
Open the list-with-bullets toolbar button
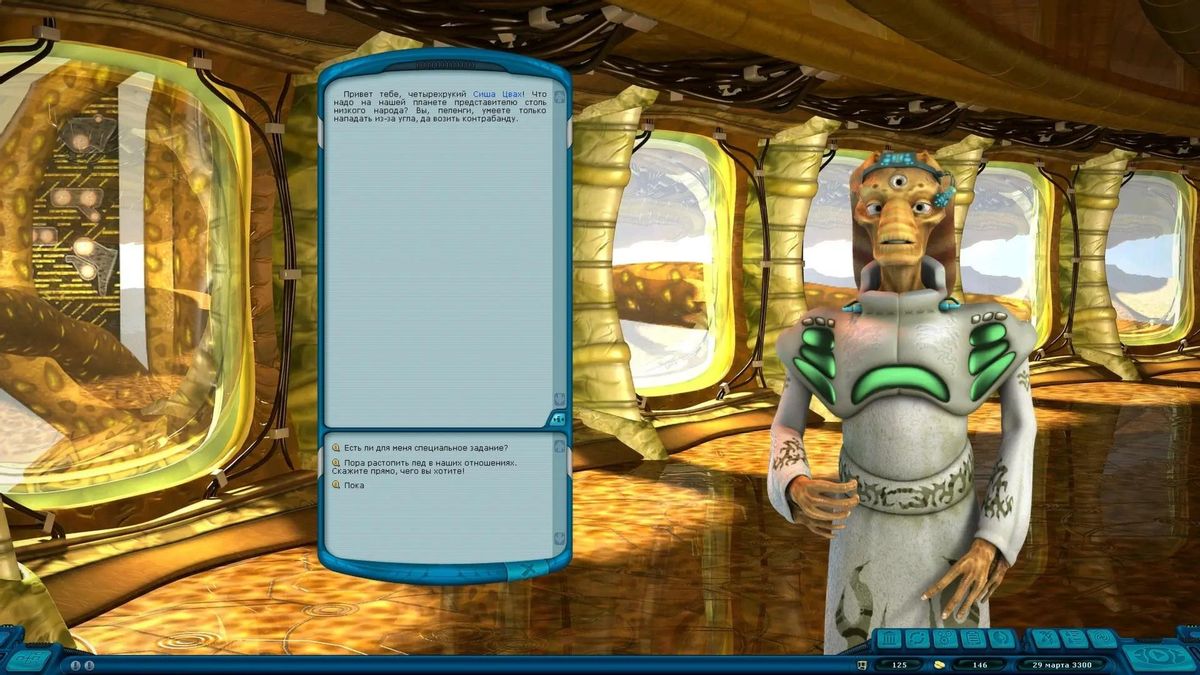pos(1072,638)
